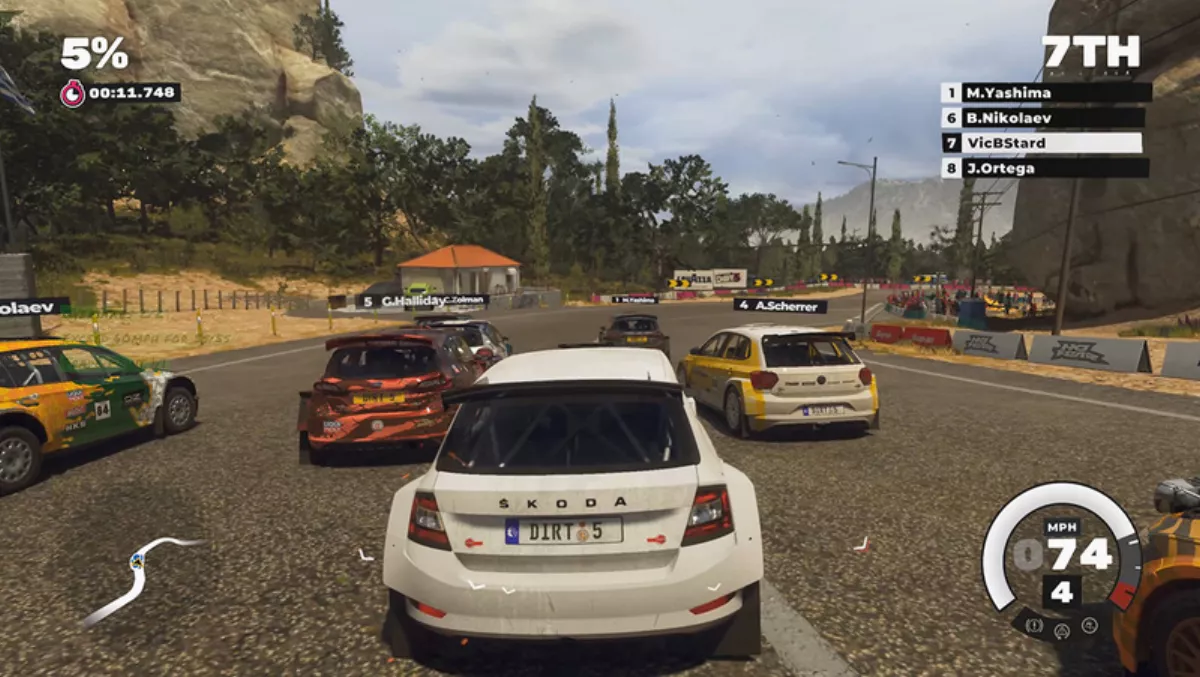Select M.Yashima's row in the standings
Image resolution: width=1200 pixels, height=677 pixels.
(x=1046, y=93)
